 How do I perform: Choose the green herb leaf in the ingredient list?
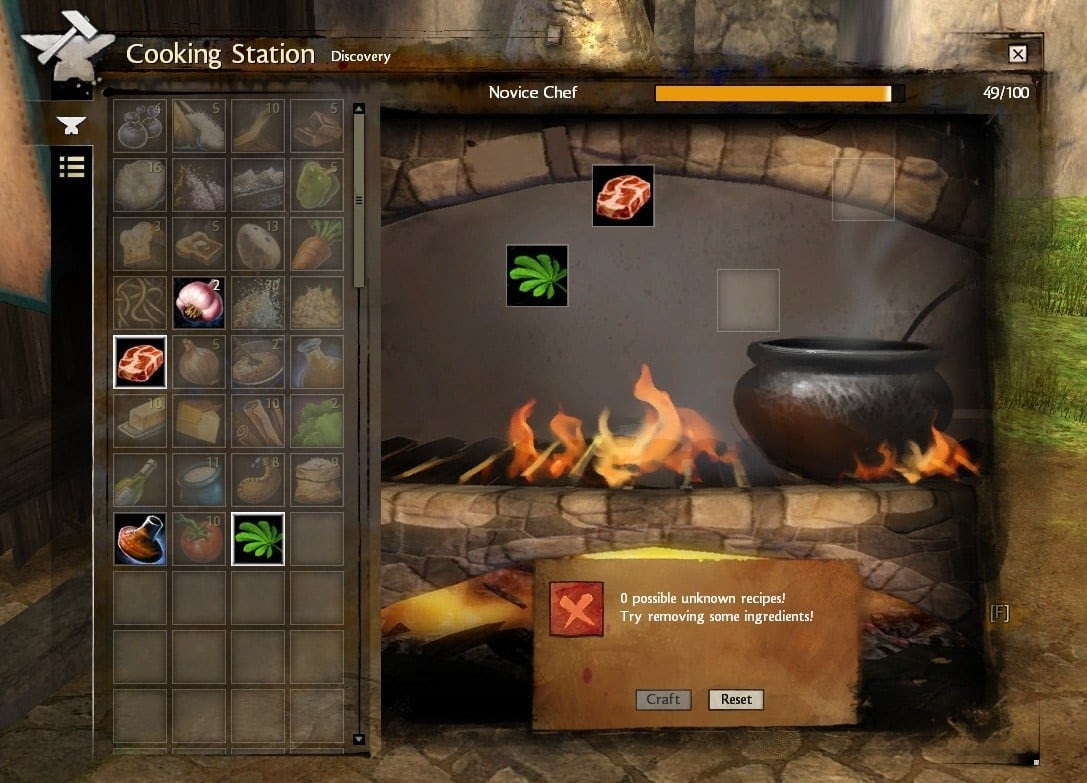click(258, 538)
